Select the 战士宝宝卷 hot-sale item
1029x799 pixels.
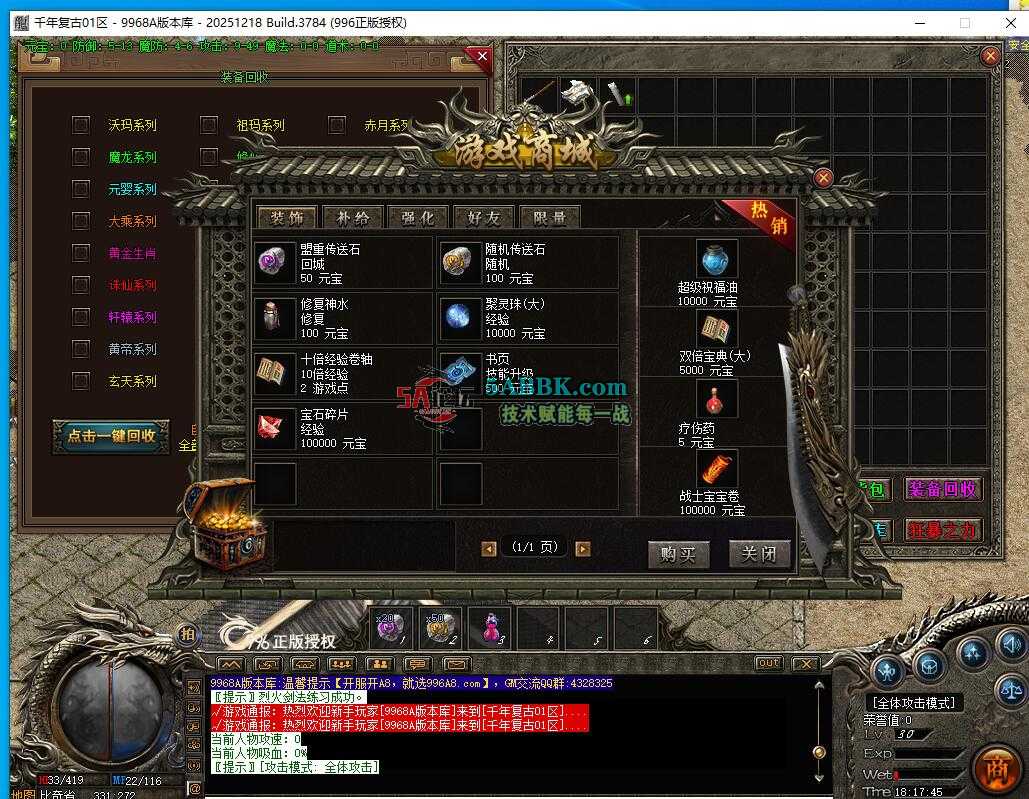coord(717,482)
